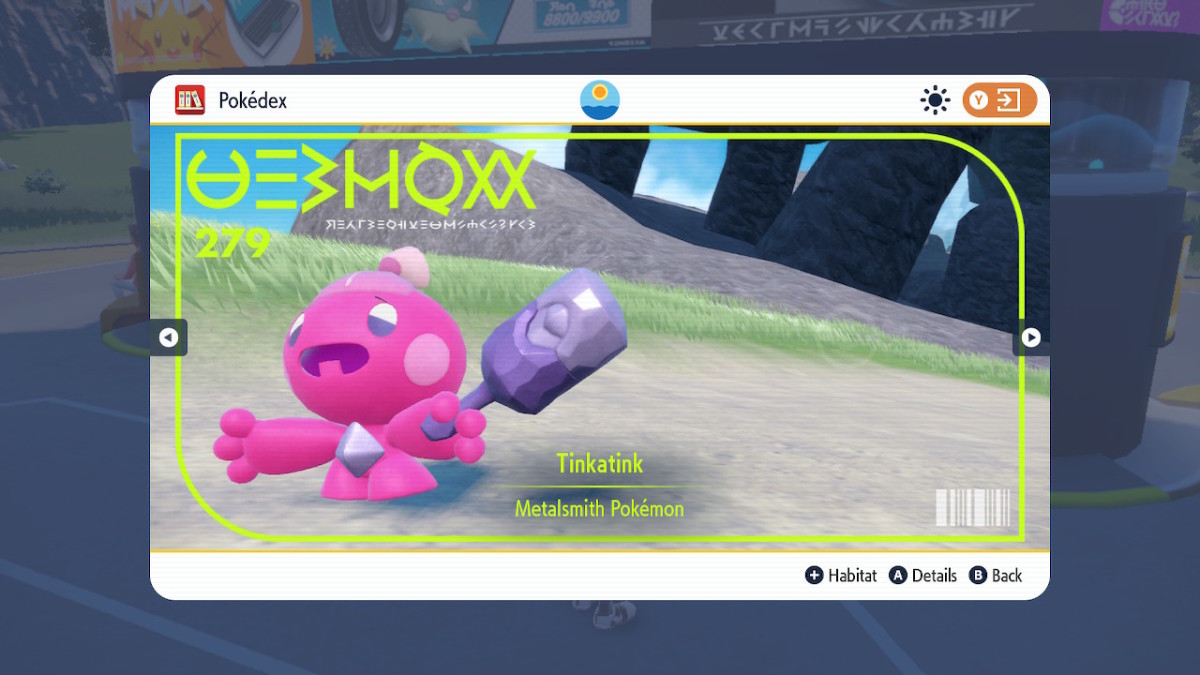The image size is (1200, 675).
Task: Select the sunrise time-of-day icon
Action: coord(600,100)
